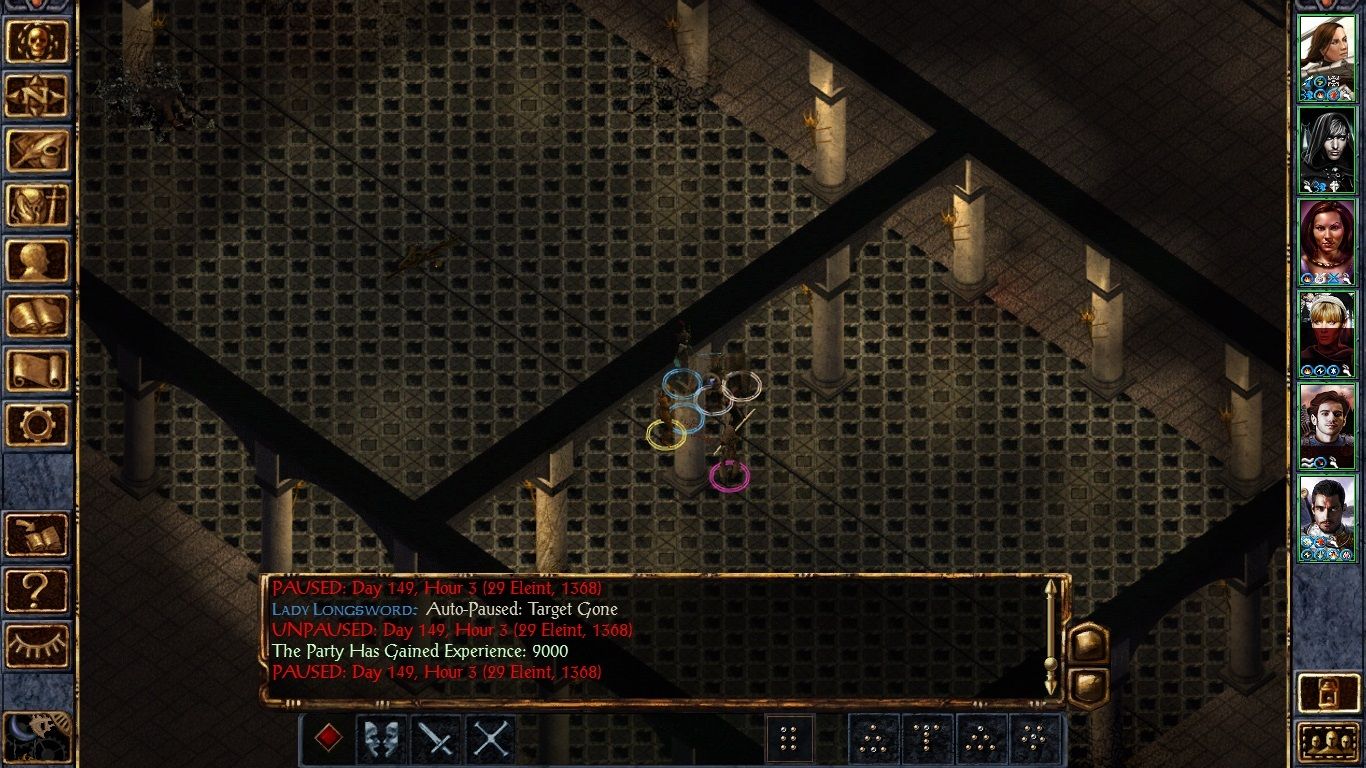Viewport: 1366px width, 768px height.
Task: Open the world Map screen
Action: (x=37, y=95)
